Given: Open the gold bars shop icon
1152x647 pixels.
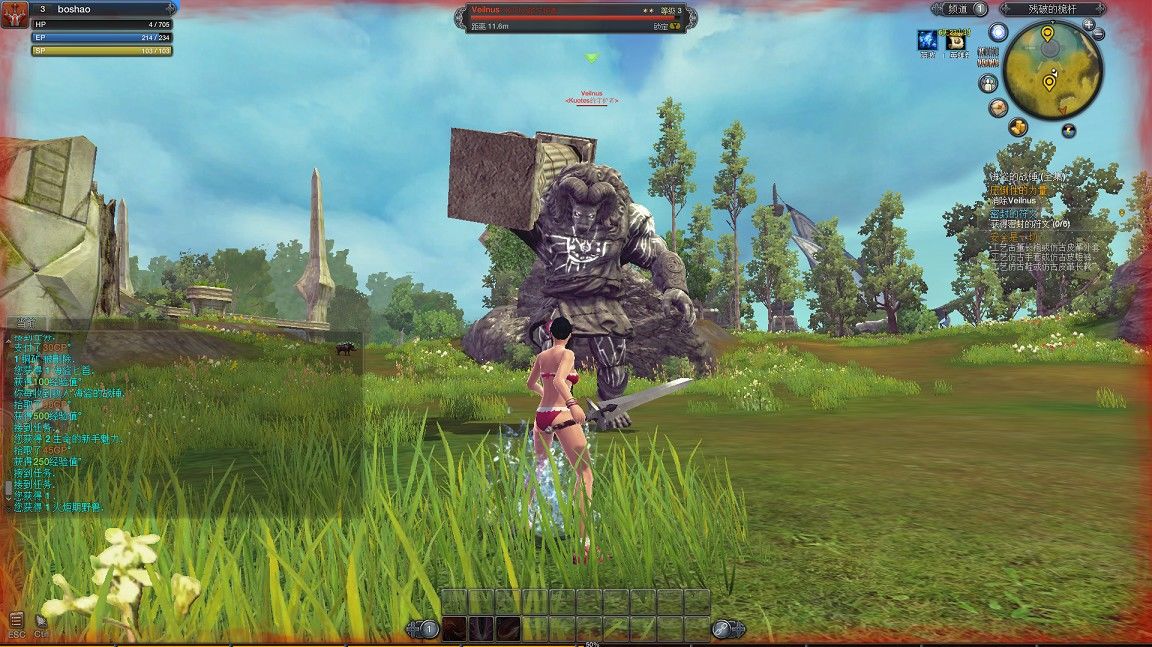Looking at the screenshot, I should click(1018, 126).
